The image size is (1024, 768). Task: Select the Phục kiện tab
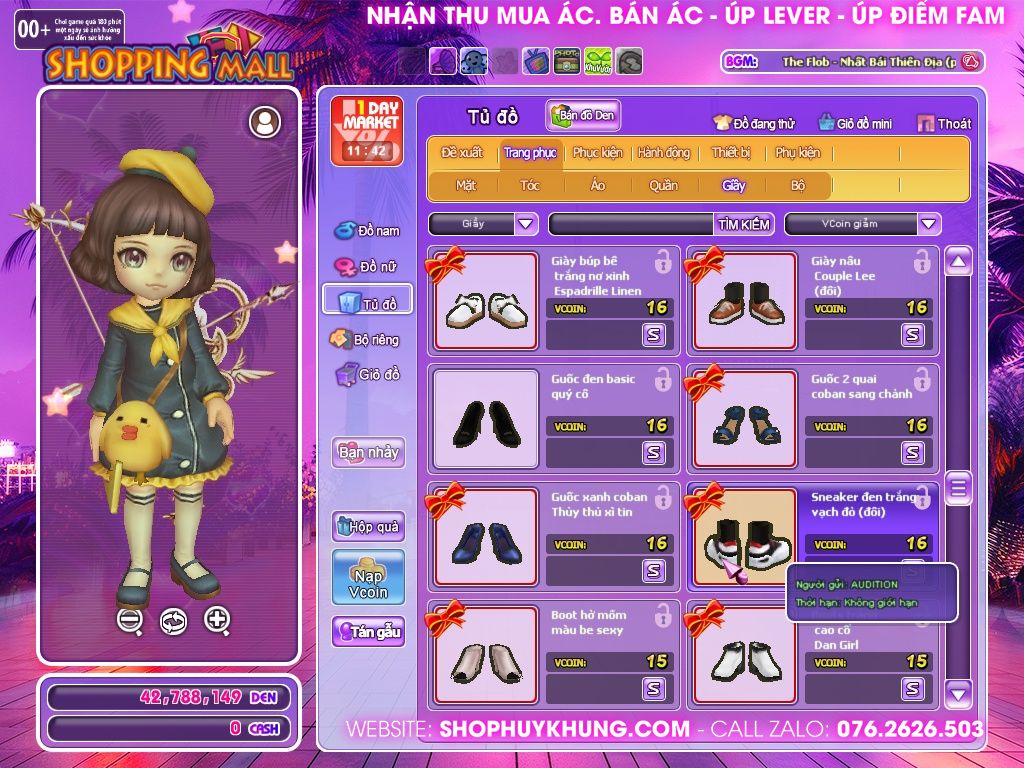tap(597, 153)
